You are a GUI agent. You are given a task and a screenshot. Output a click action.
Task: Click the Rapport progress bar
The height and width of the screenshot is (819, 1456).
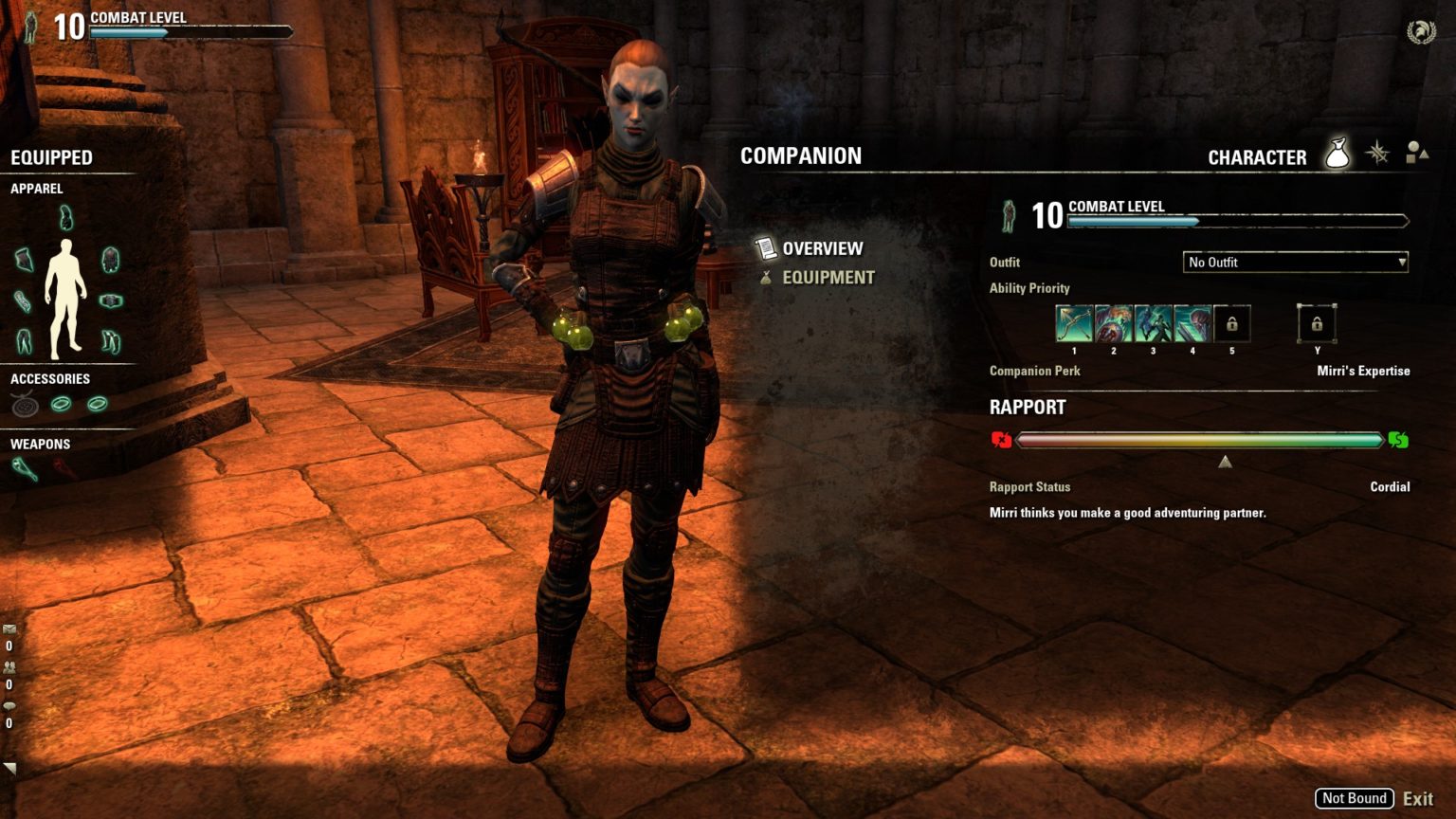click(1201, 440)
